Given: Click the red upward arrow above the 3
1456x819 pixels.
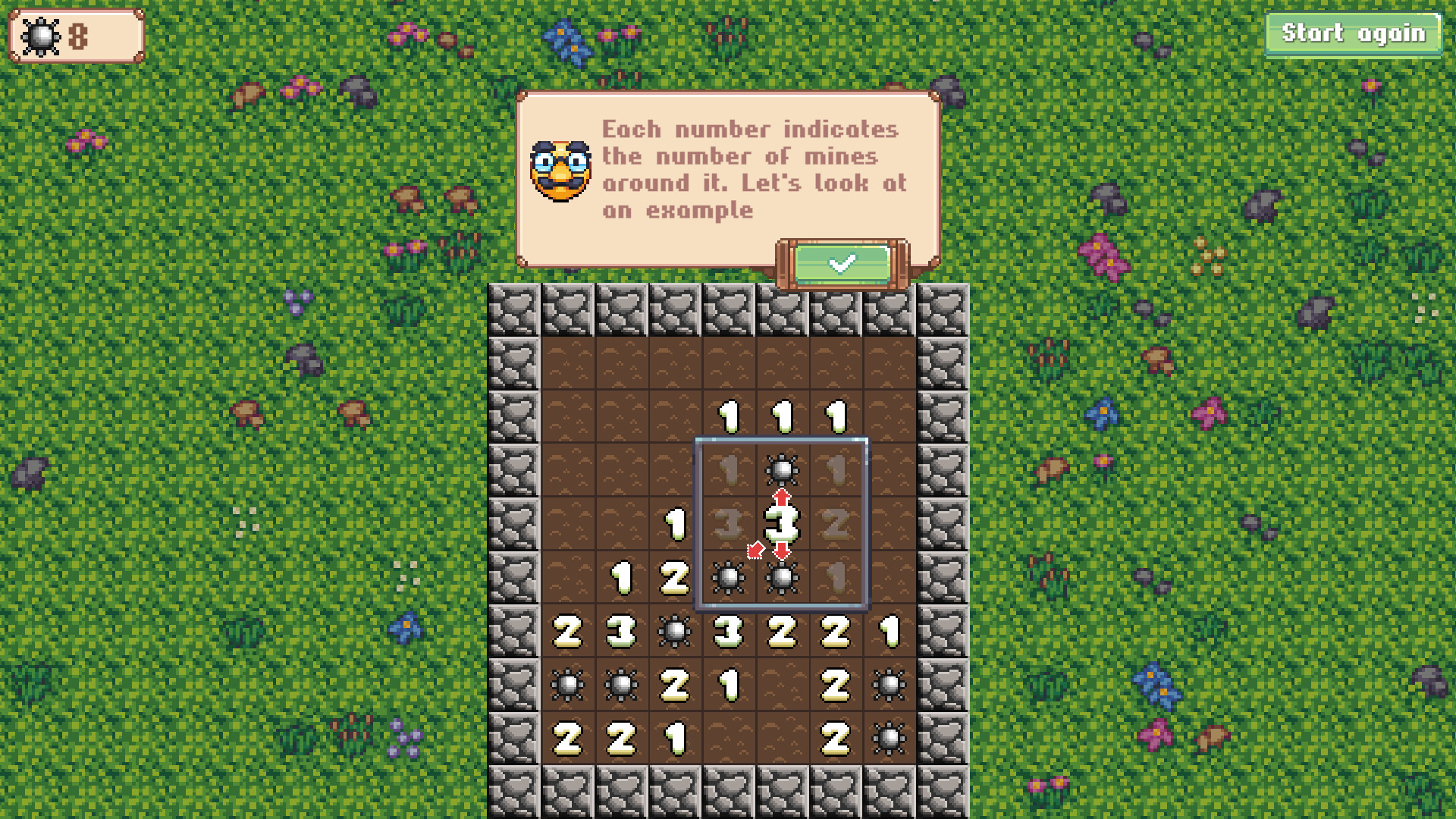Looking at the screenshot, I should tap(783, 497).
